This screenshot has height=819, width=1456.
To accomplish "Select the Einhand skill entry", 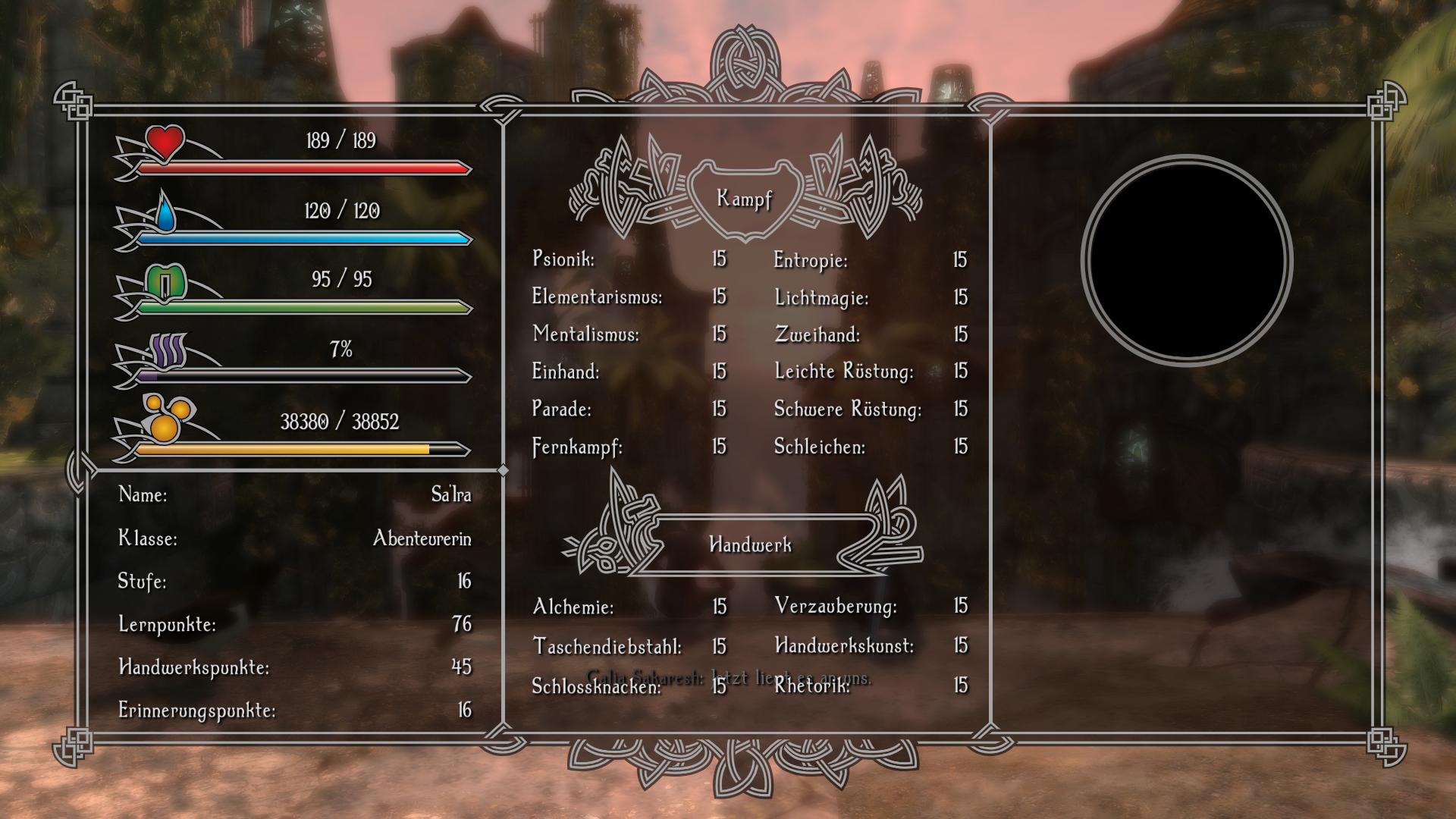I will pyautogui.click(x=566, y=372).
